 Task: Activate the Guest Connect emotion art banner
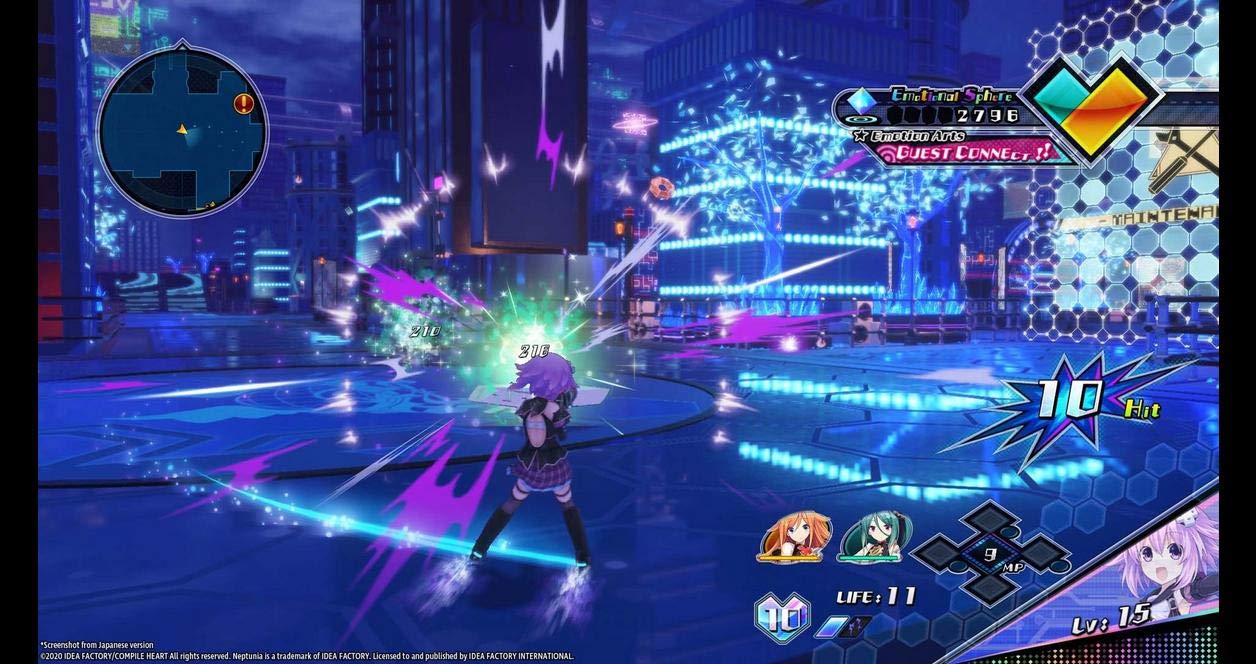pos(963,153)
